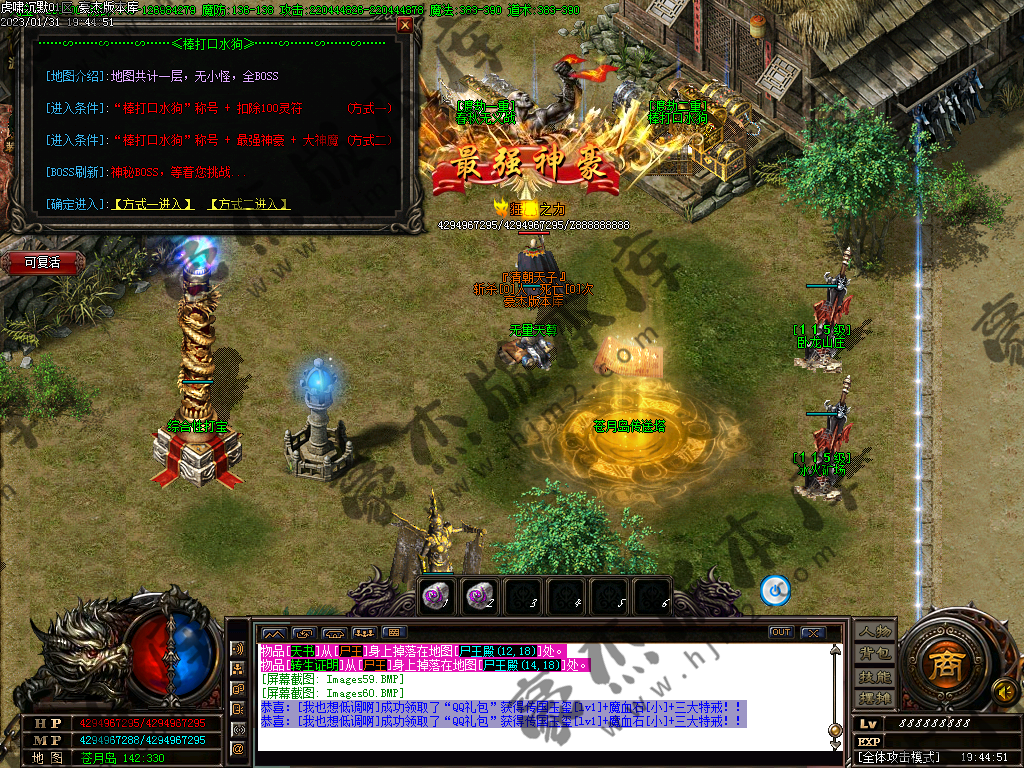Click the @ icon beside the chat
The width and height of the screenshot is (1024, 768).
(238, 747)
